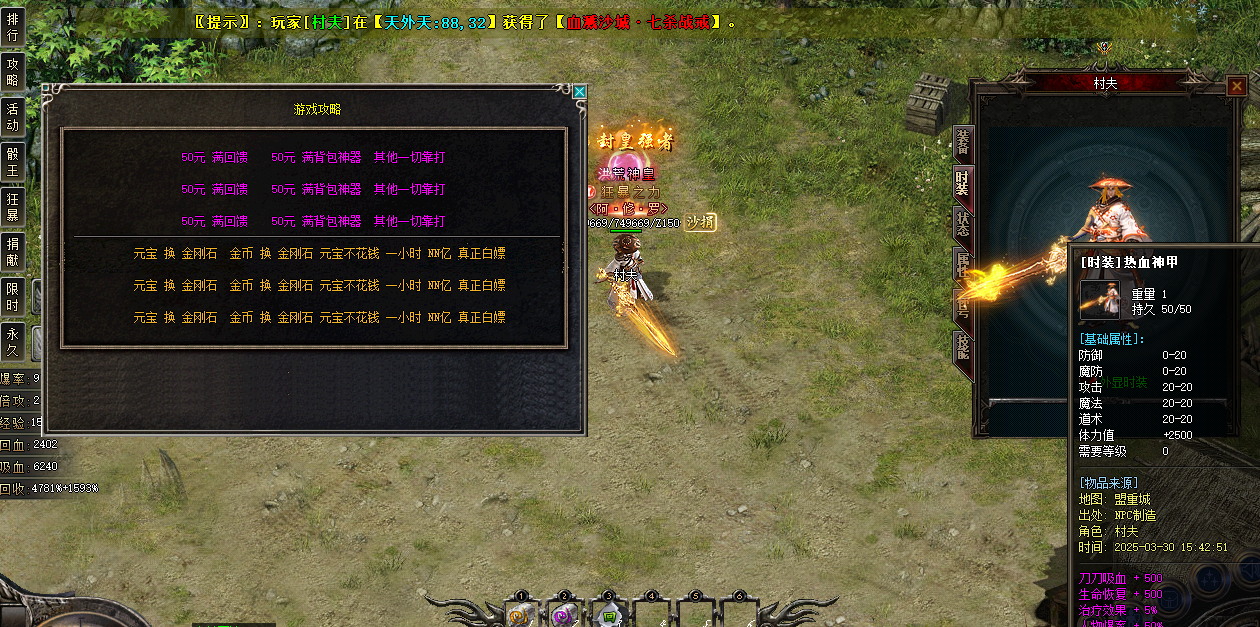Switch to the 状态 status tab

click(x=962, y=224)
